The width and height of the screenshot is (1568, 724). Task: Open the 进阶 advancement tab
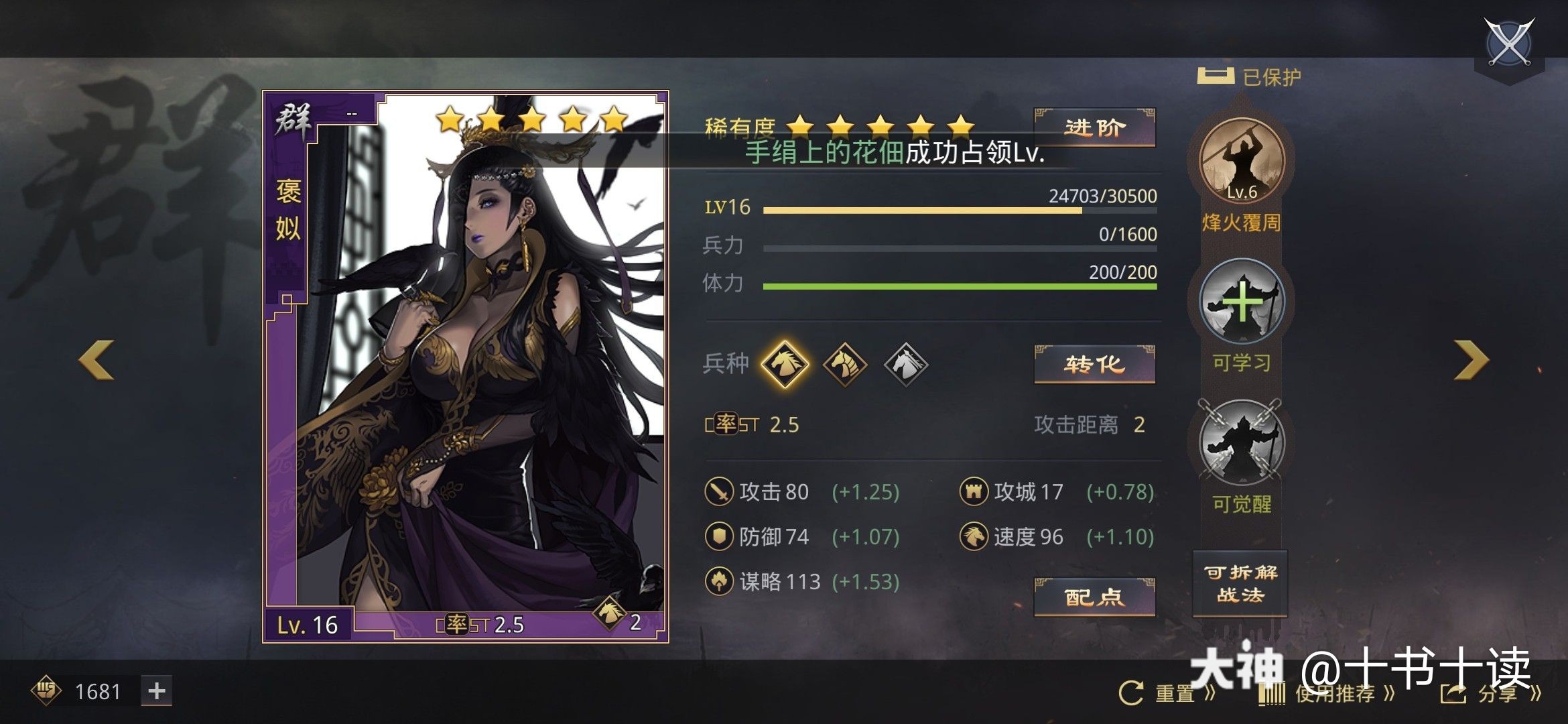coord(1095,127)
